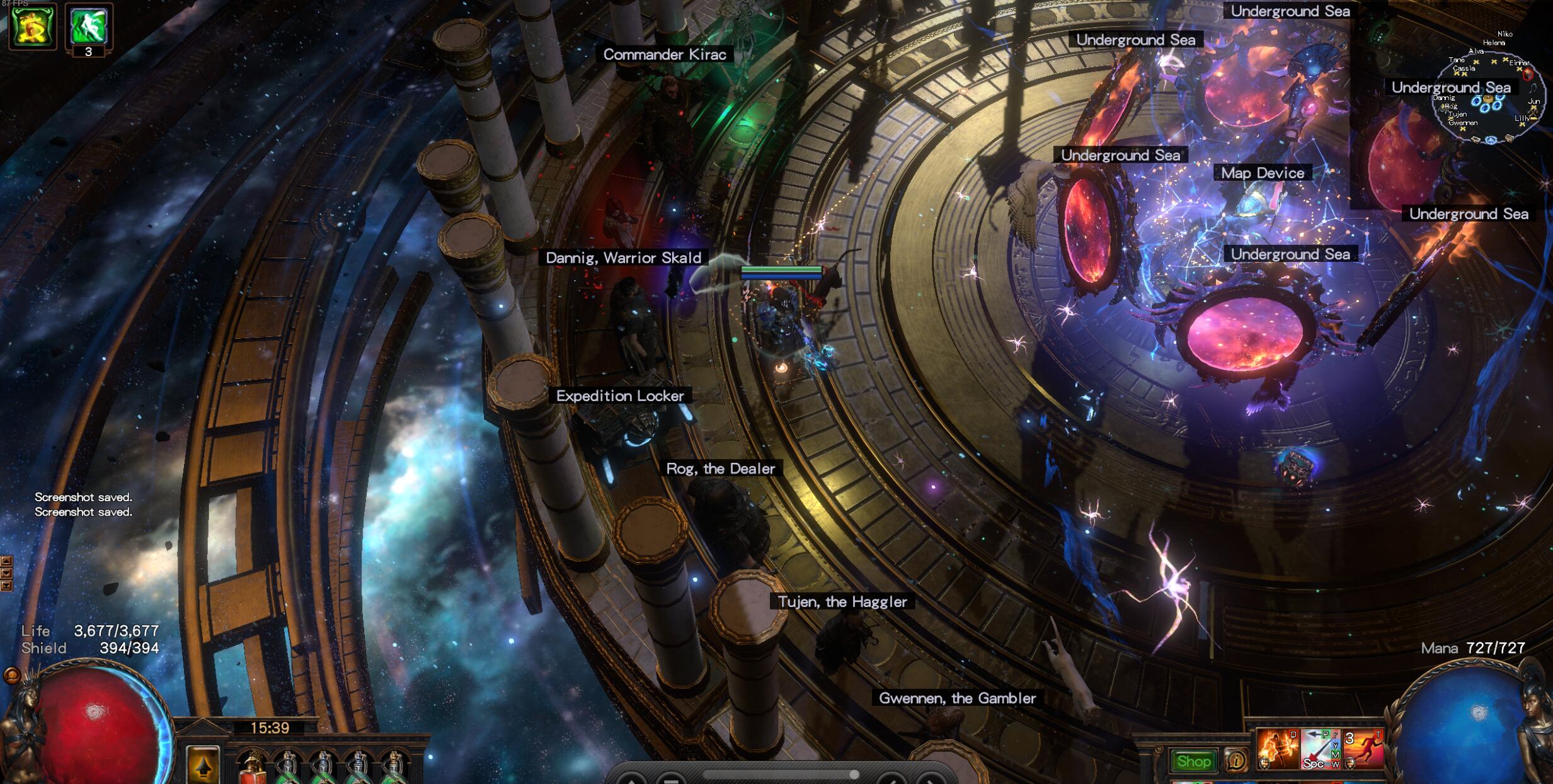The image size is (1553, 784).
Task: Click the circular minimap overlay
Action: pyautogui.click(x=1489, y=94)
